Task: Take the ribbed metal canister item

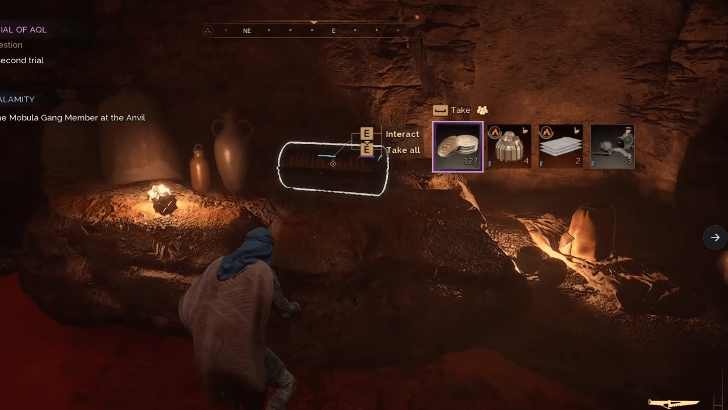Action: point(510,146)
